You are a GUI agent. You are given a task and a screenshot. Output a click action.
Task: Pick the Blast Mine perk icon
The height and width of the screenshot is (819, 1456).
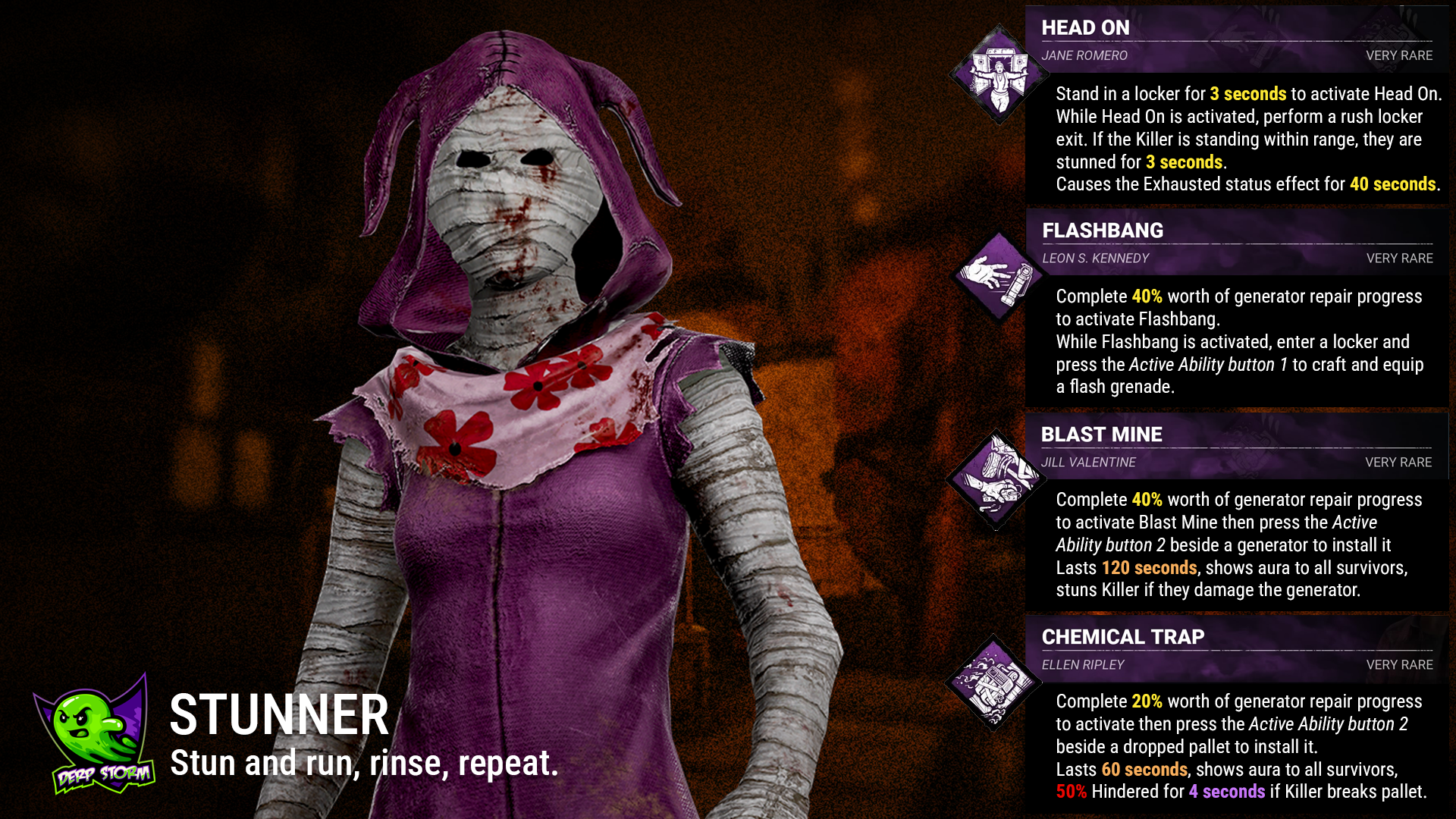[996, 480]
